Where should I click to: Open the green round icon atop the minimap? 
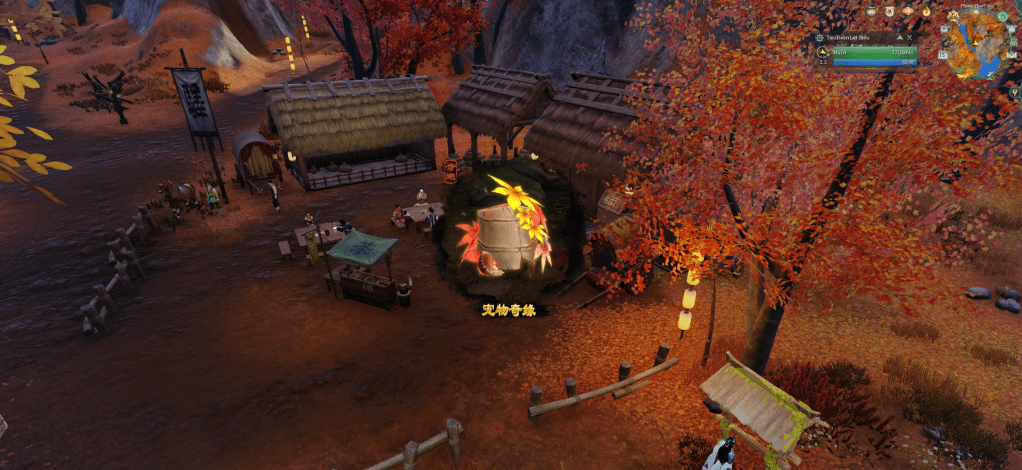1003,16
